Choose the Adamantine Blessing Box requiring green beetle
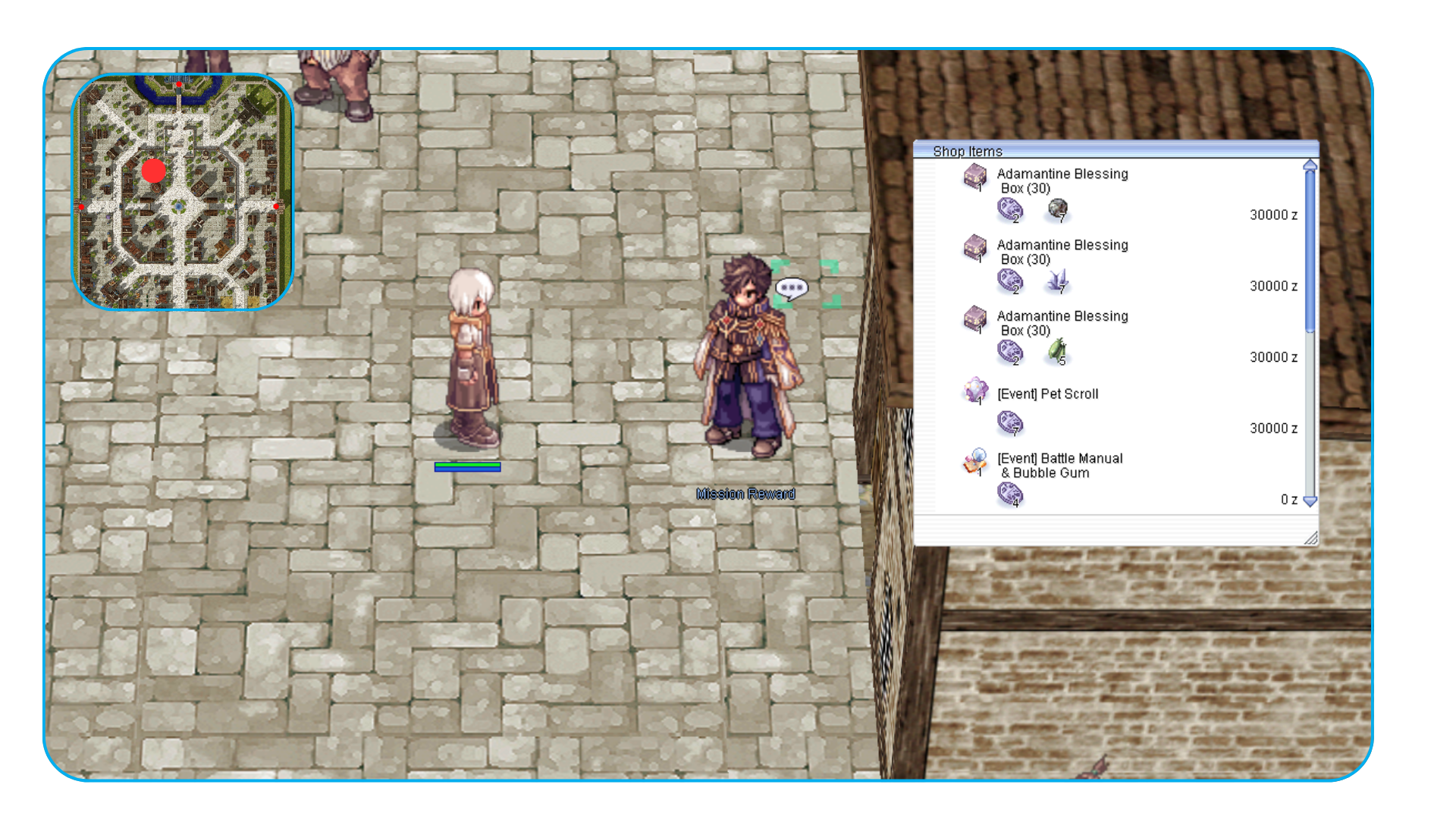Screen dimensions: 1456x819 [x=1062, y=323]
